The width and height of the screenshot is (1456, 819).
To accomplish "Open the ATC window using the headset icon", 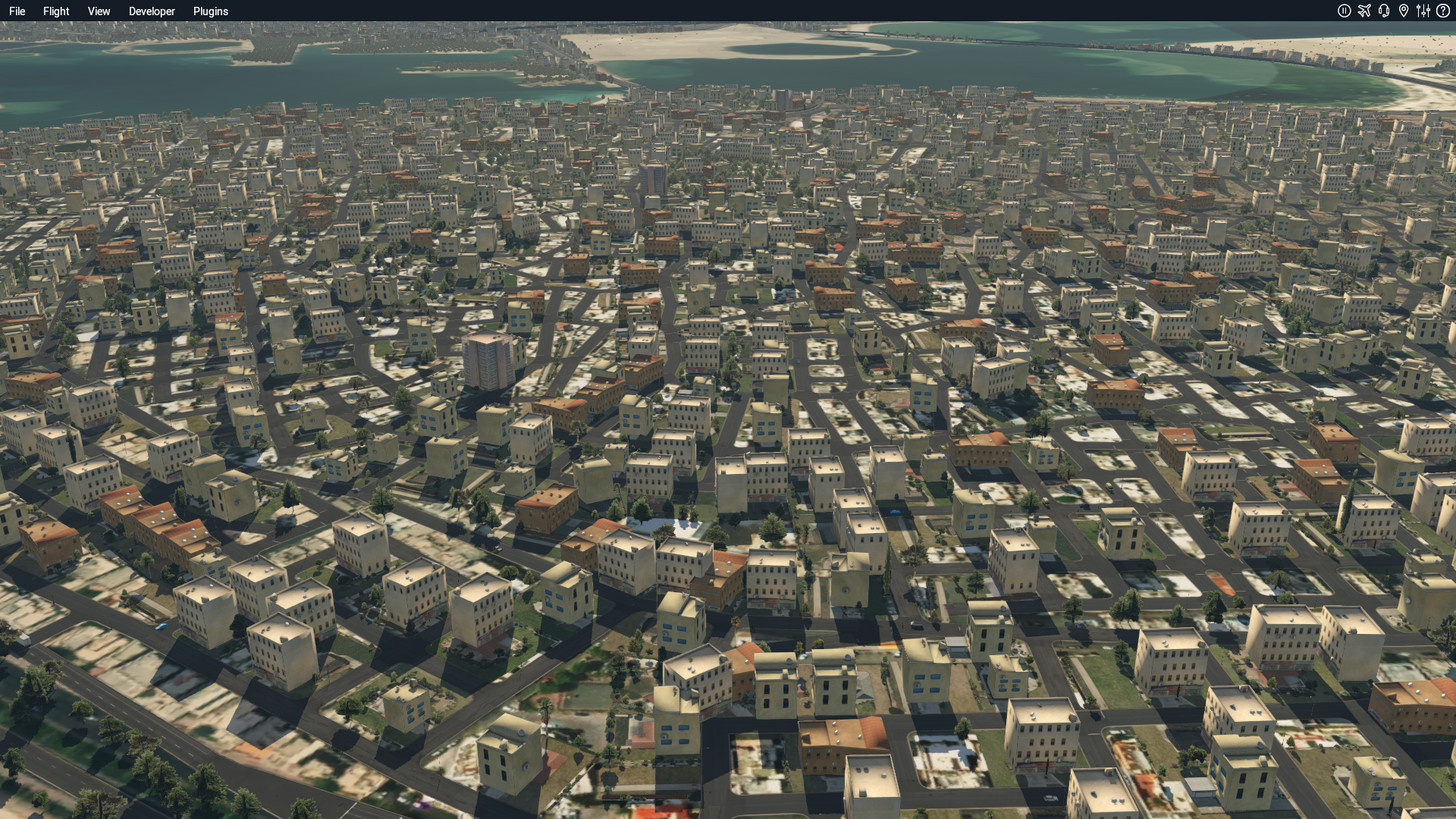I will [1384, 11].
